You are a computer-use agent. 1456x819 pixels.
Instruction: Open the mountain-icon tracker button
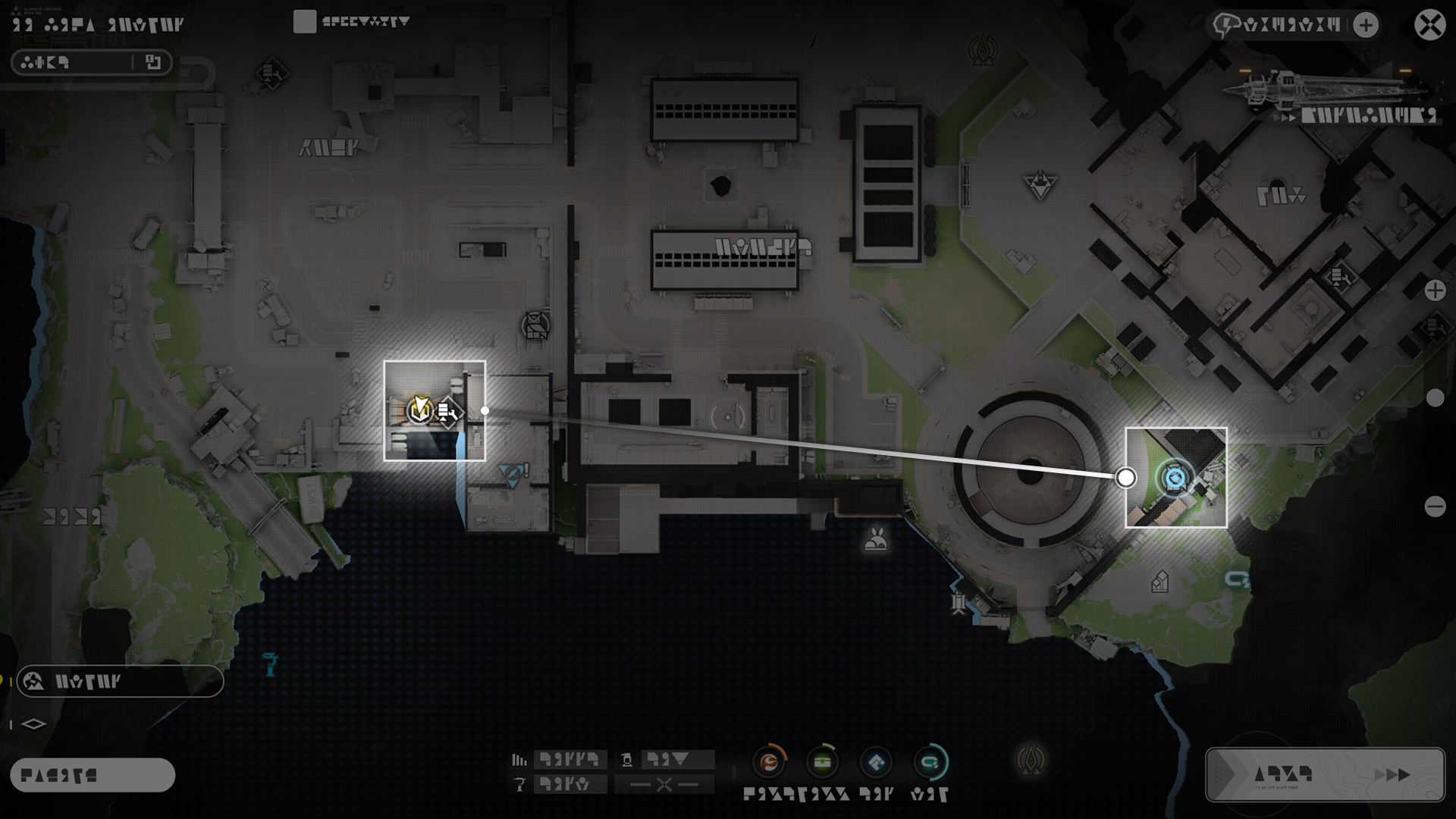(x=120, y=681)
